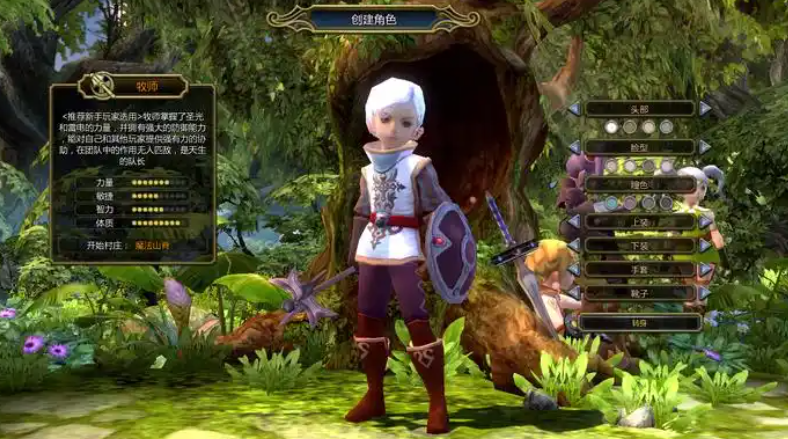
Task: Pick the white hair color swatch under 头部
Action: (611, 127)
